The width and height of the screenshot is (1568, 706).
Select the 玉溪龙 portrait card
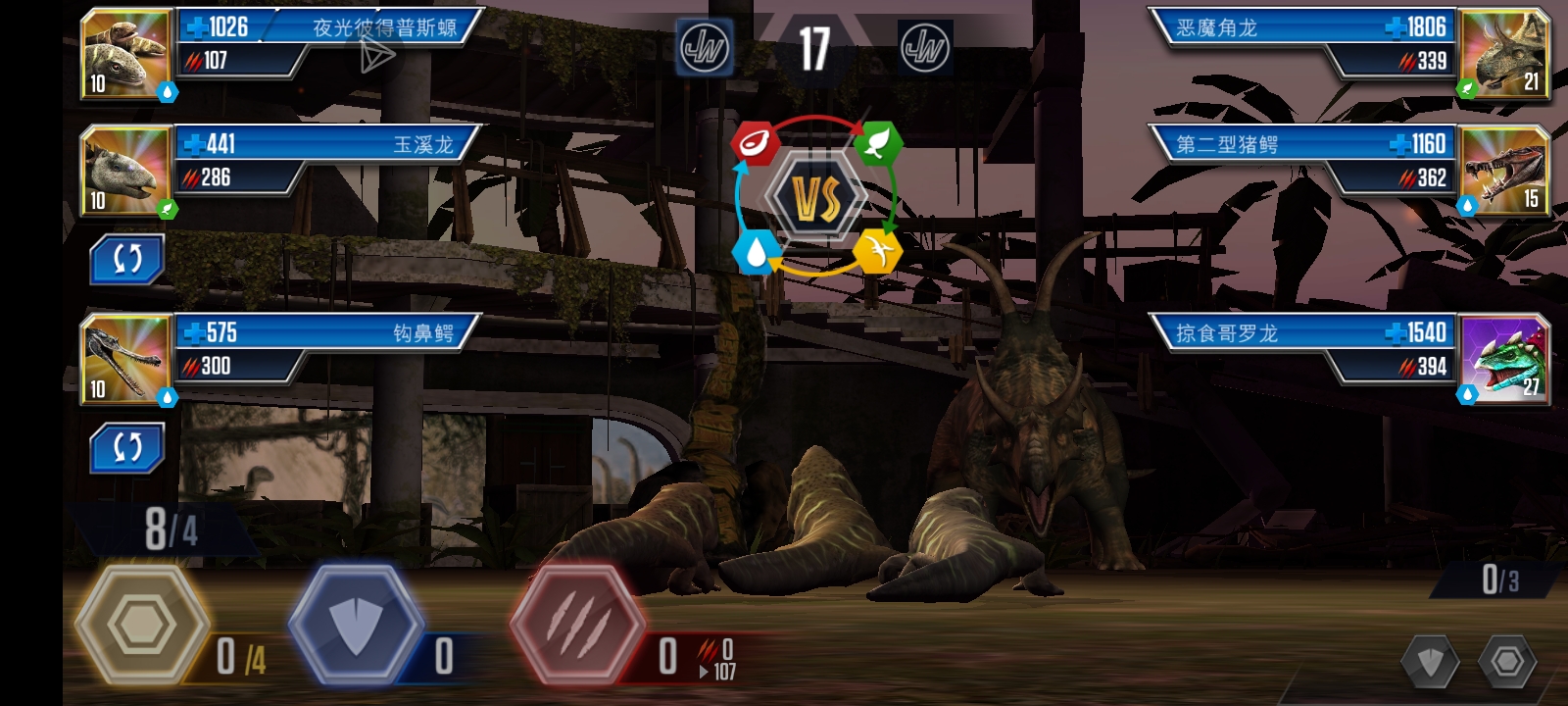click(126, 171)
